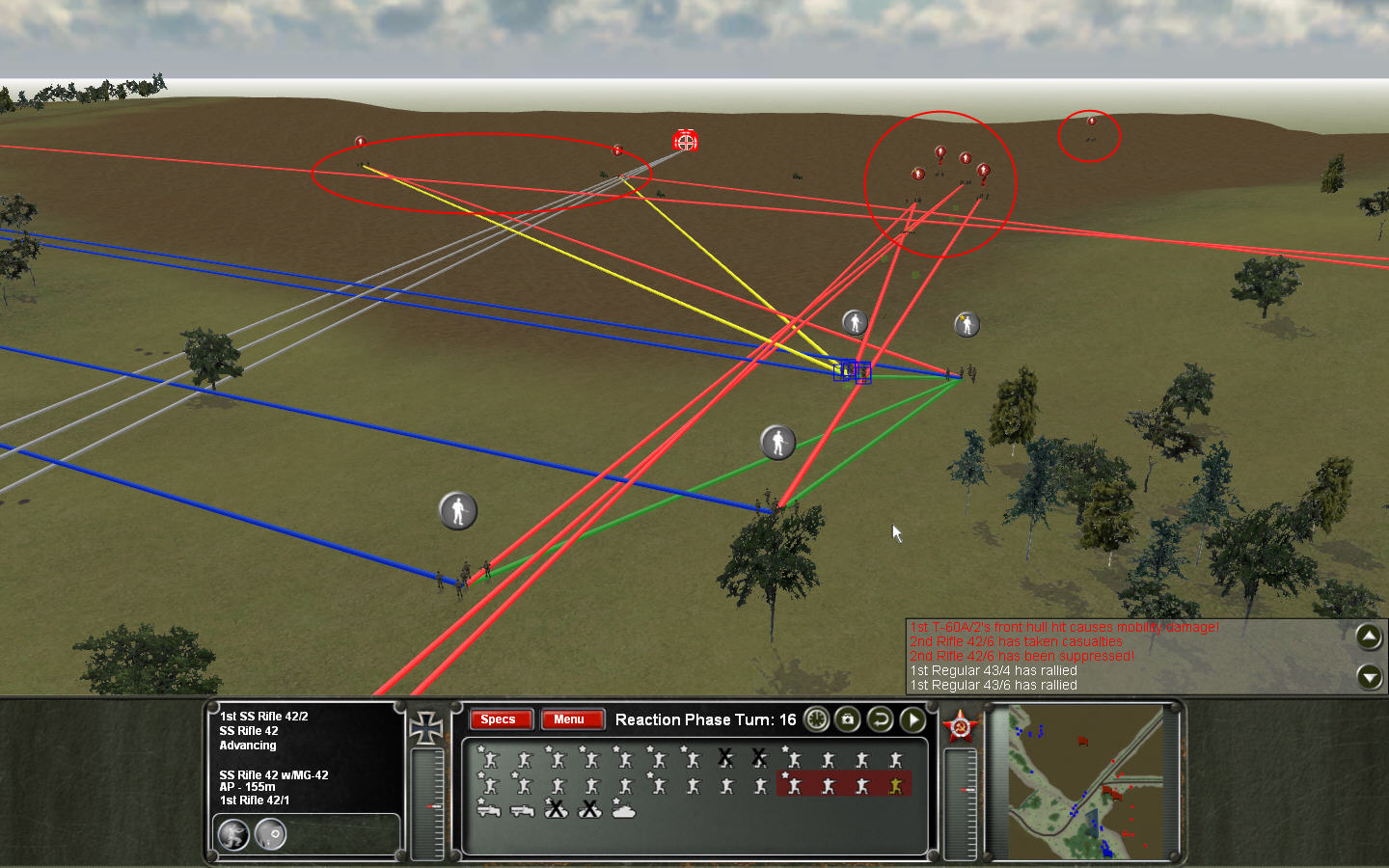The height and width of the screenshot is (868, 1389).
Task: Click the round icon right of the soldier stance icon
Action: (271, 833)
